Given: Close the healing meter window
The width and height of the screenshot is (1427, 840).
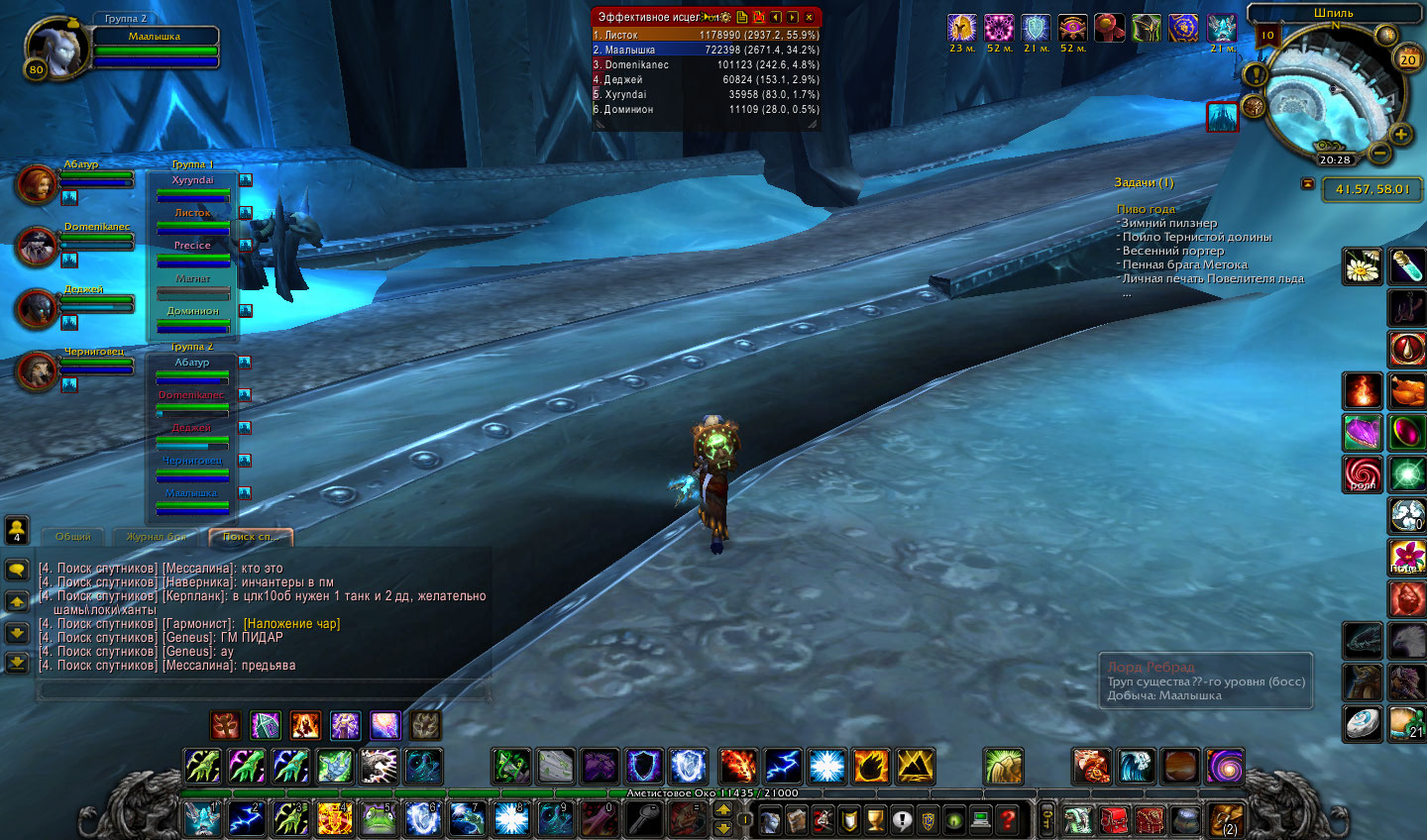Looking at the screenshot, I should click(809, 17).
